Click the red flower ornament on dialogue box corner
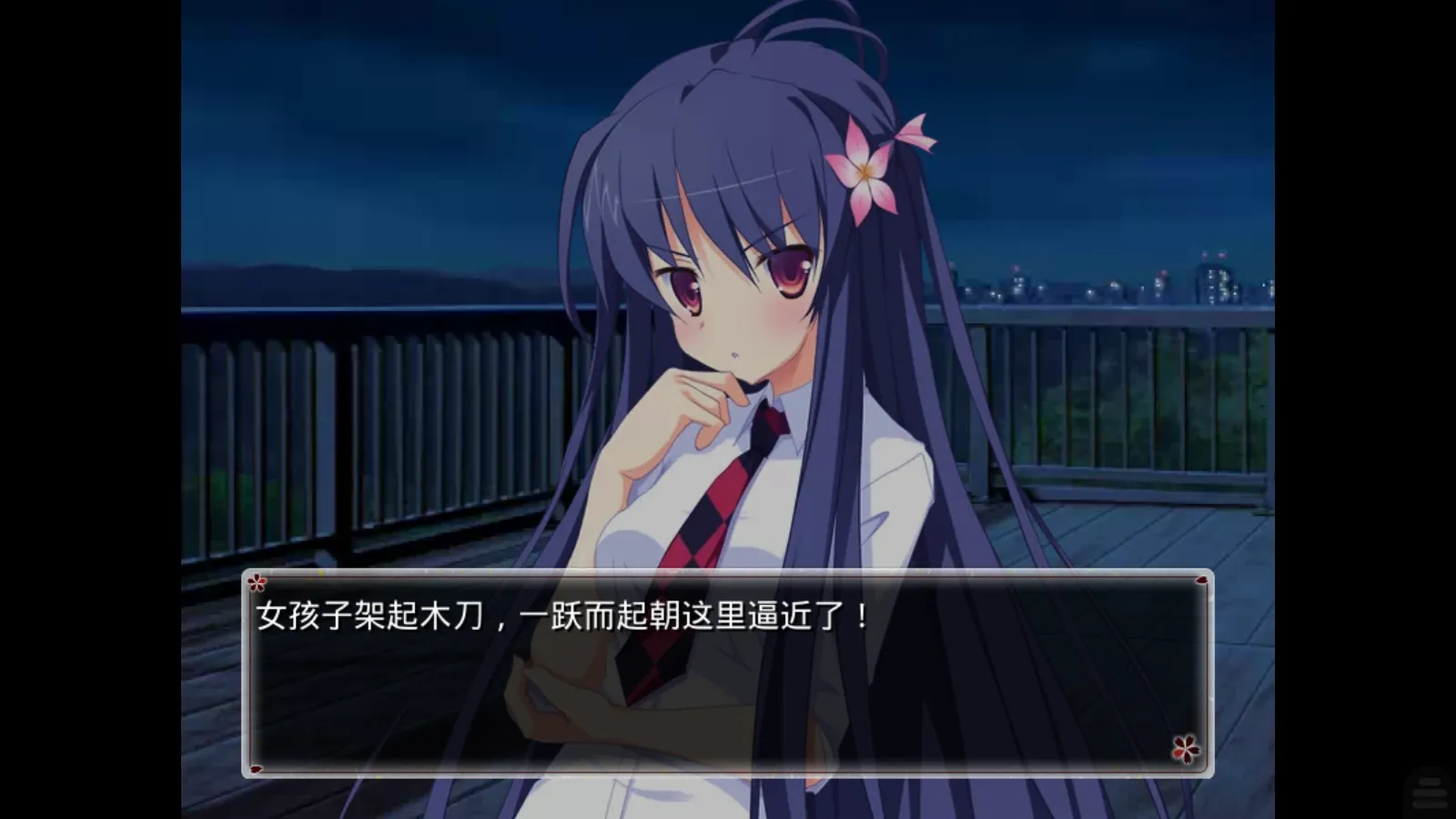Viewport: 1456px width, 819px height. pos(1185,747)
